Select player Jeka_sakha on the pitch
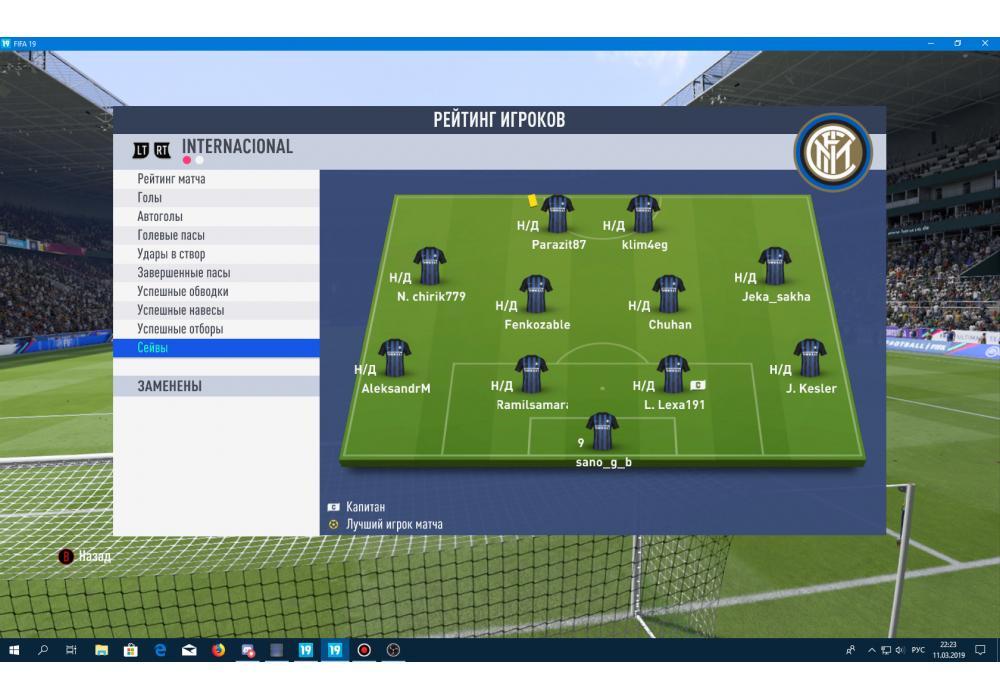The width and height of the screenshot is (1000, 700). [775, 266]
